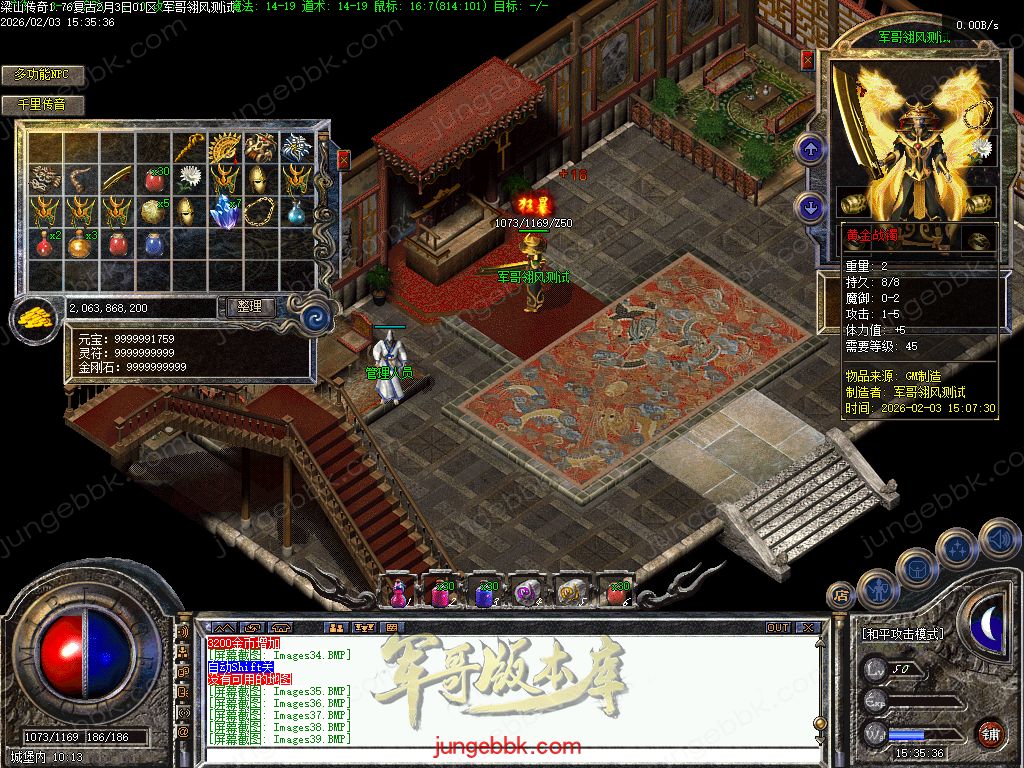
Task: Toggle the 和平攻击模式 attack mode label
Action: (x=902, y=634)
